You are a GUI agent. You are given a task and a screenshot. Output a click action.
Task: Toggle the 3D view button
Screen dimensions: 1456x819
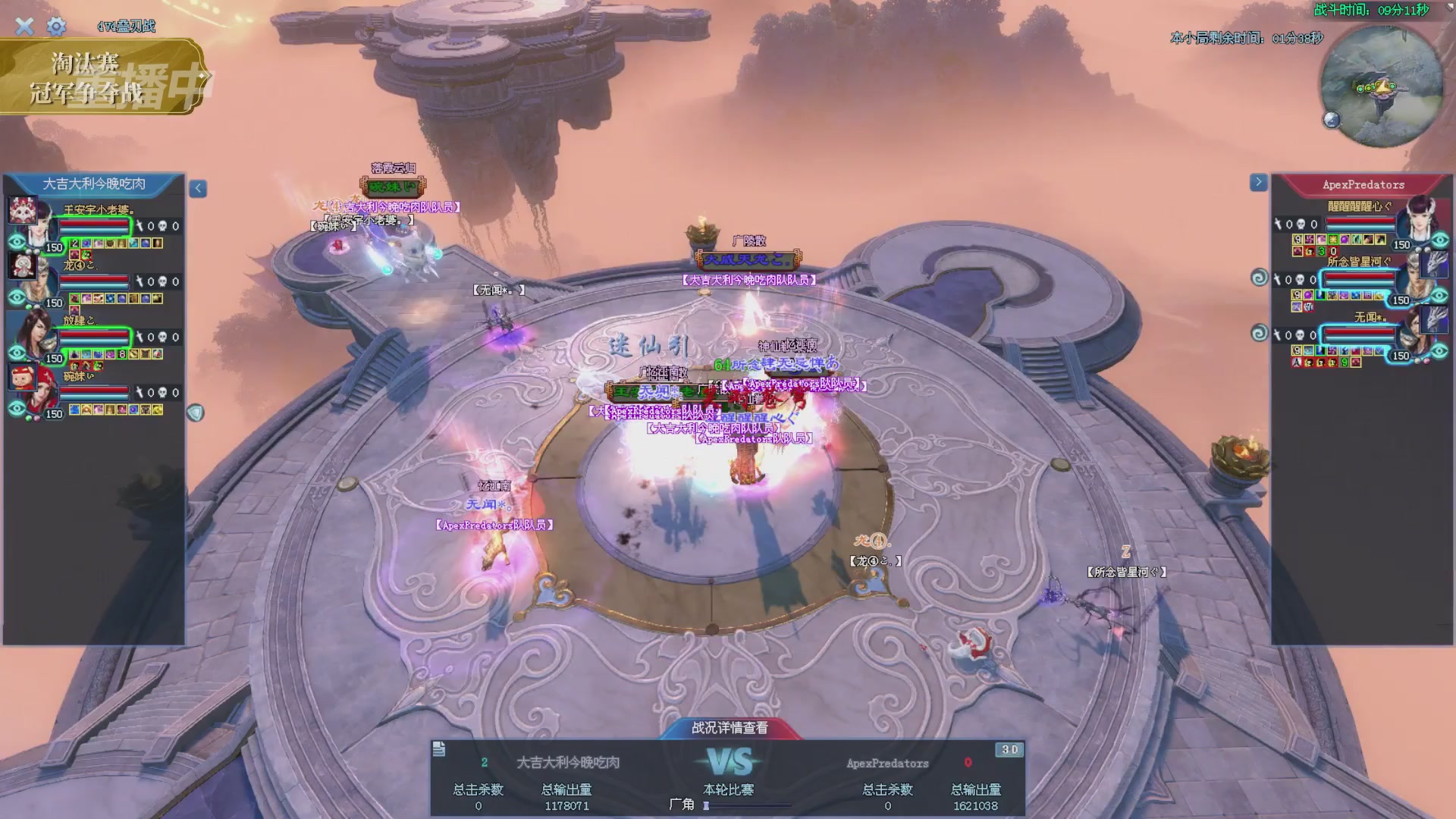[x=1009, y=750]
